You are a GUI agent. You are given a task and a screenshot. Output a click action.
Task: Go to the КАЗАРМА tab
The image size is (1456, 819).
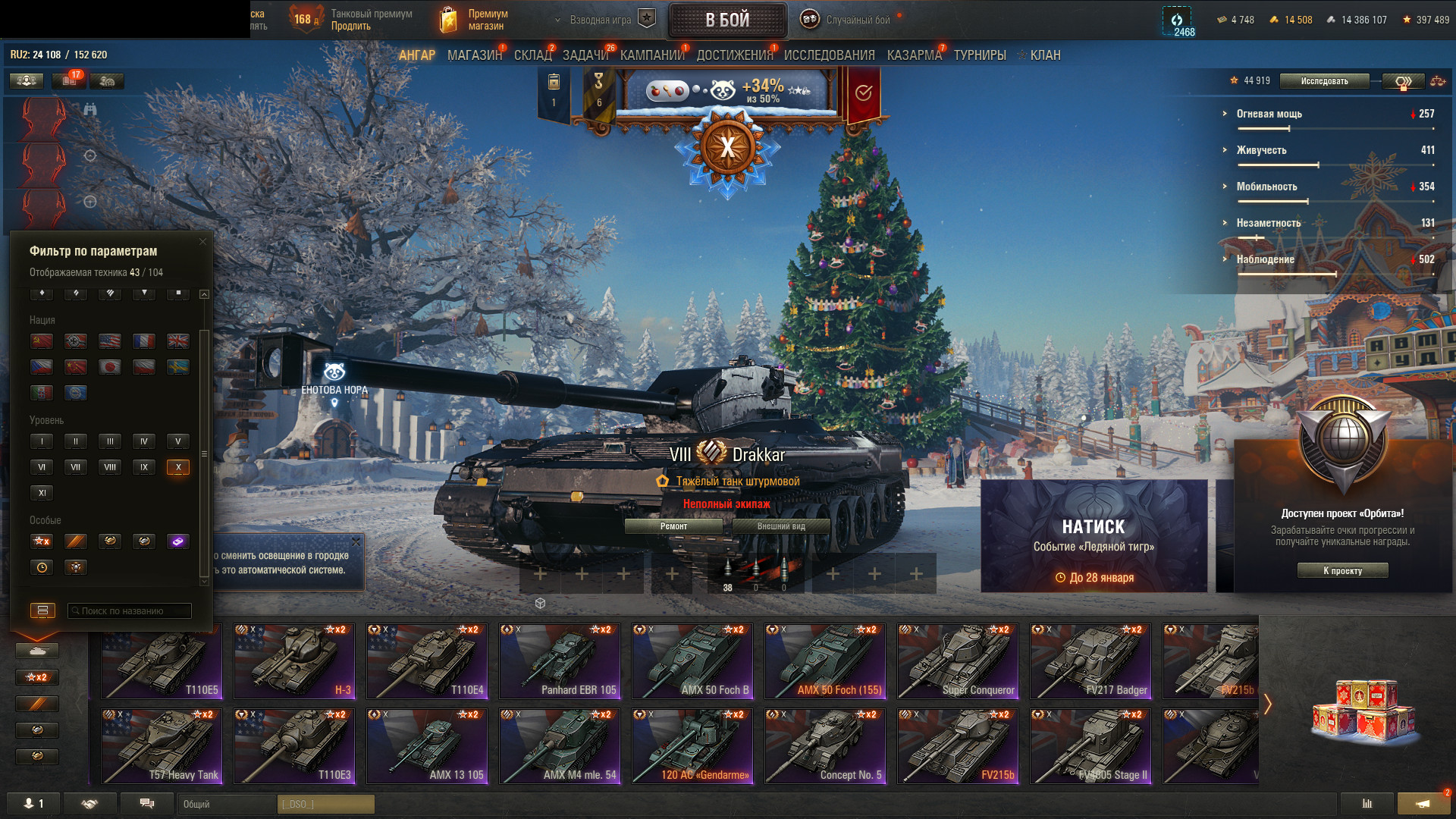pyautogui.click(x=914, y=55)
